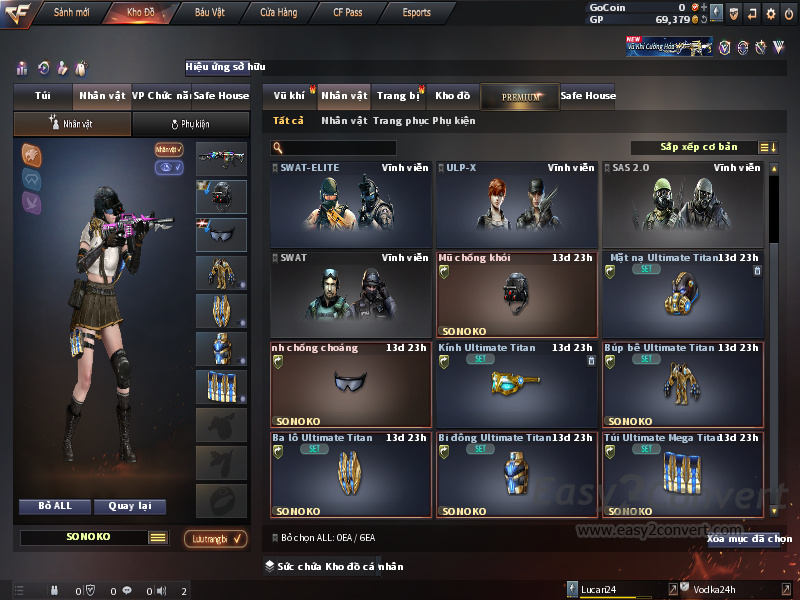Filter items by Trang phục
Screen dimensions: 800x600
pos(400,121)
